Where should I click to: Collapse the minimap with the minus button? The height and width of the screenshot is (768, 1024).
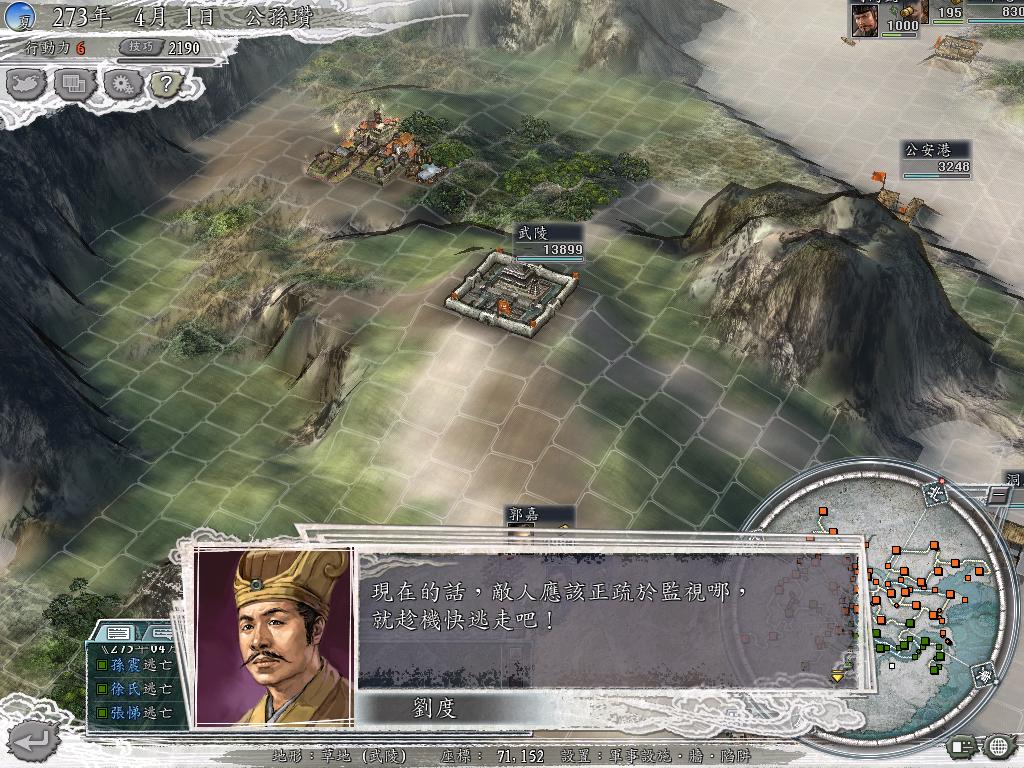coord(999,494)
